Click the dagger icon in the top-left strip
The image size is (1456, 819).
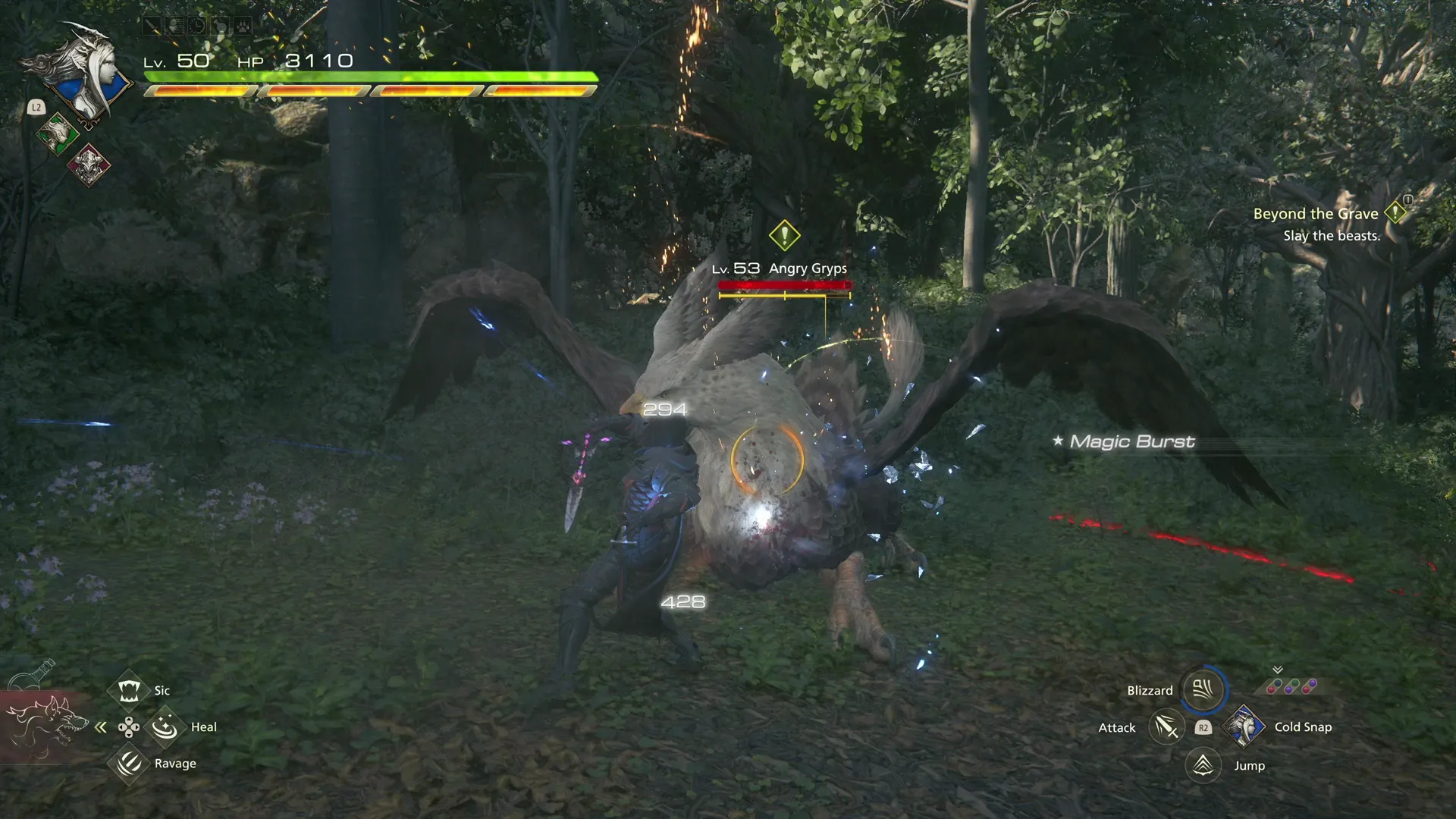152,25
